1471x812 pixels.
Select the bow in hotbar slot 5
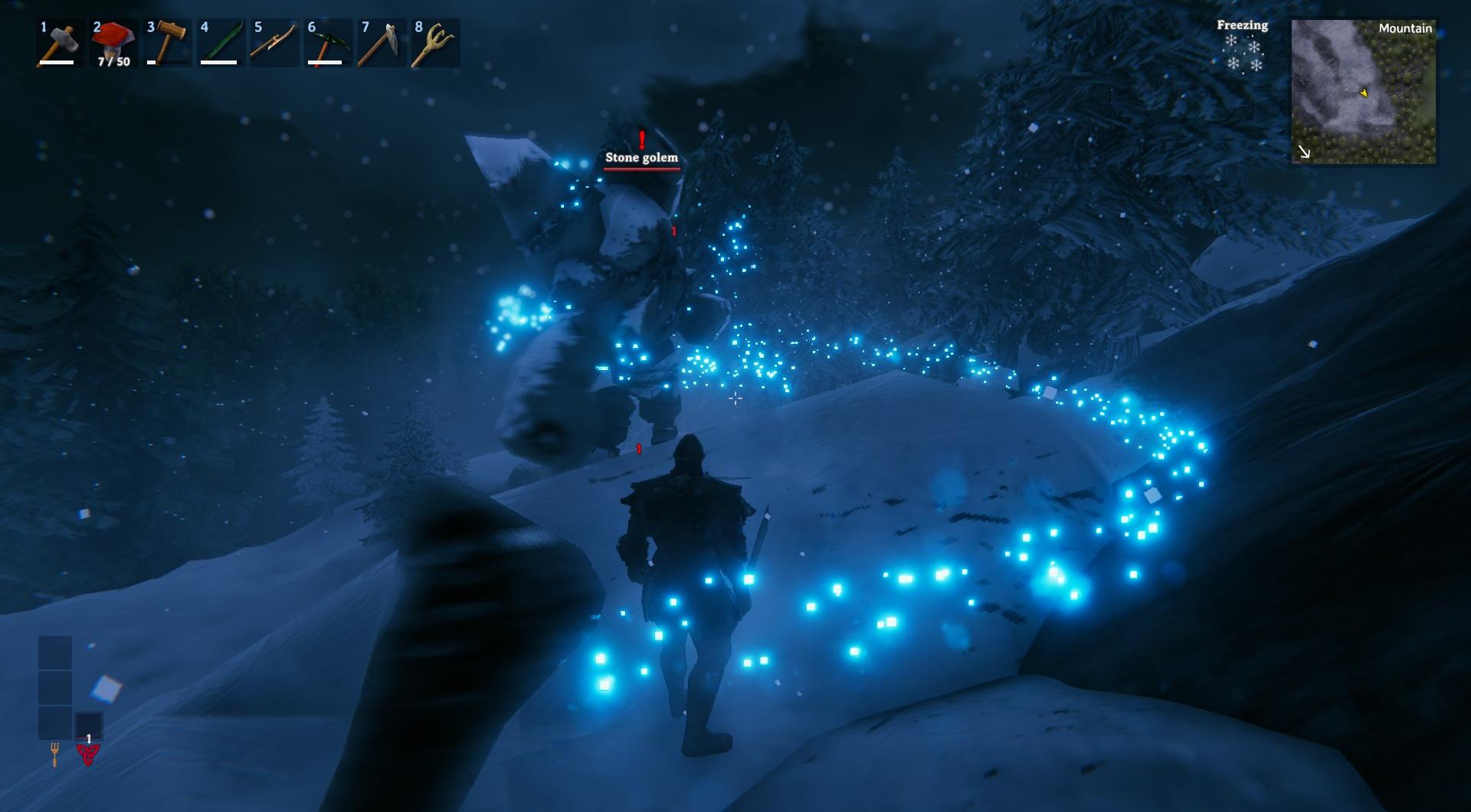tap(274, 44)
